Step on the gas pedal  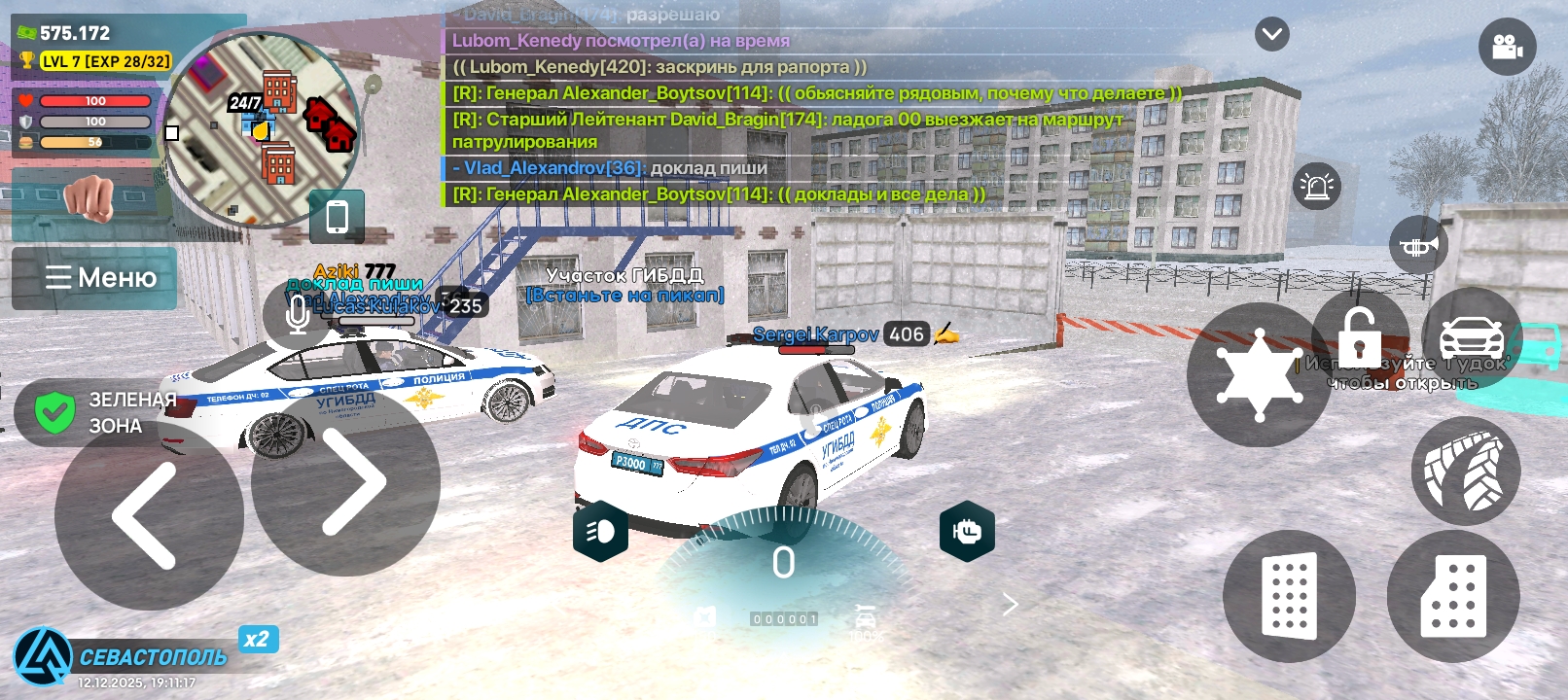1453,596
